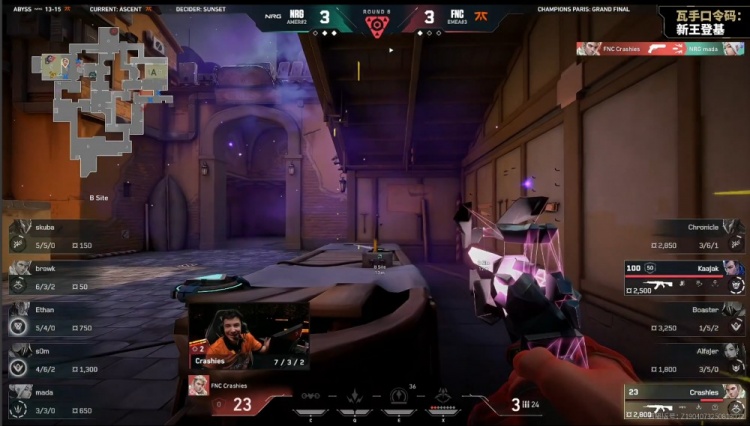Click the Crashies player webcam thumbnail
The image size is (750, 426).
248,335
